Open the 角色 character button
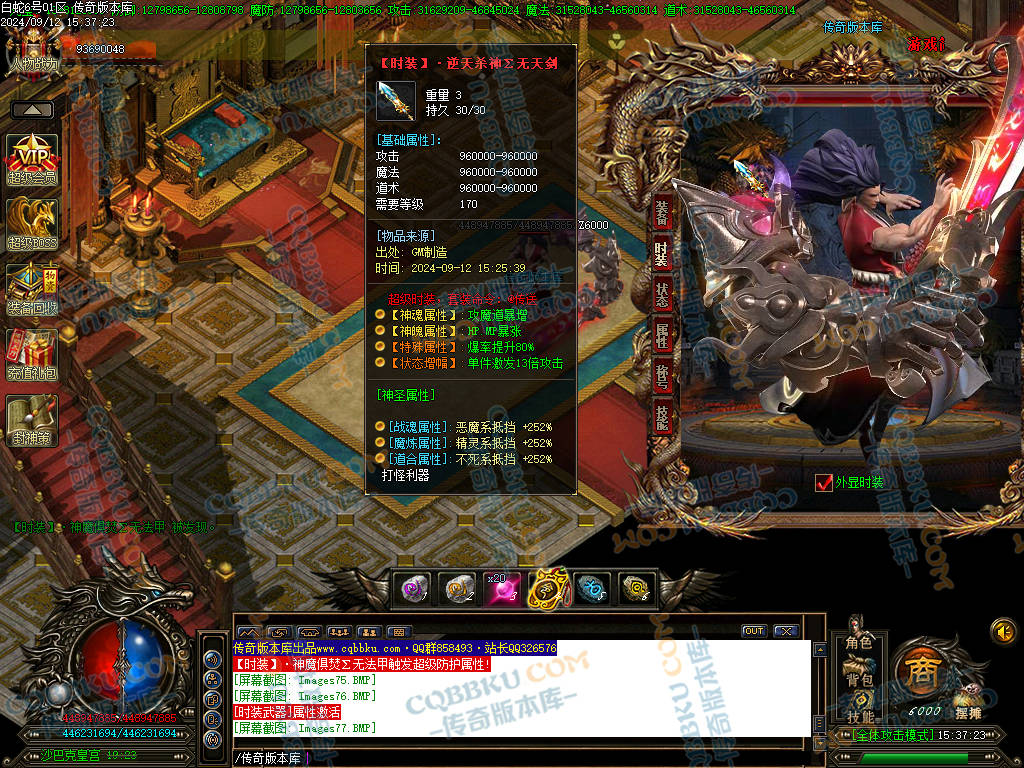Screen dimensions: 1024x768 pyautogui.click(x=859, y=643)
